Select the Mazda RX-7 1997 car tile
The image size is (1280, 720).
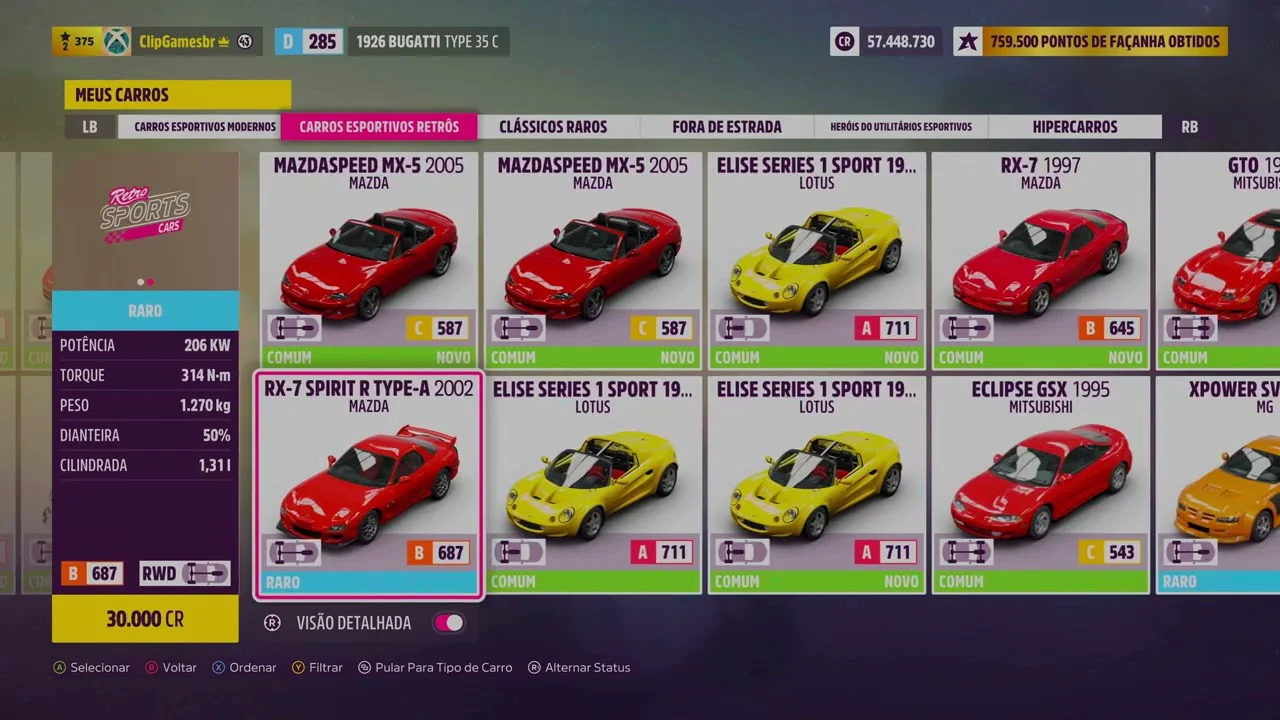point(1040,260)
